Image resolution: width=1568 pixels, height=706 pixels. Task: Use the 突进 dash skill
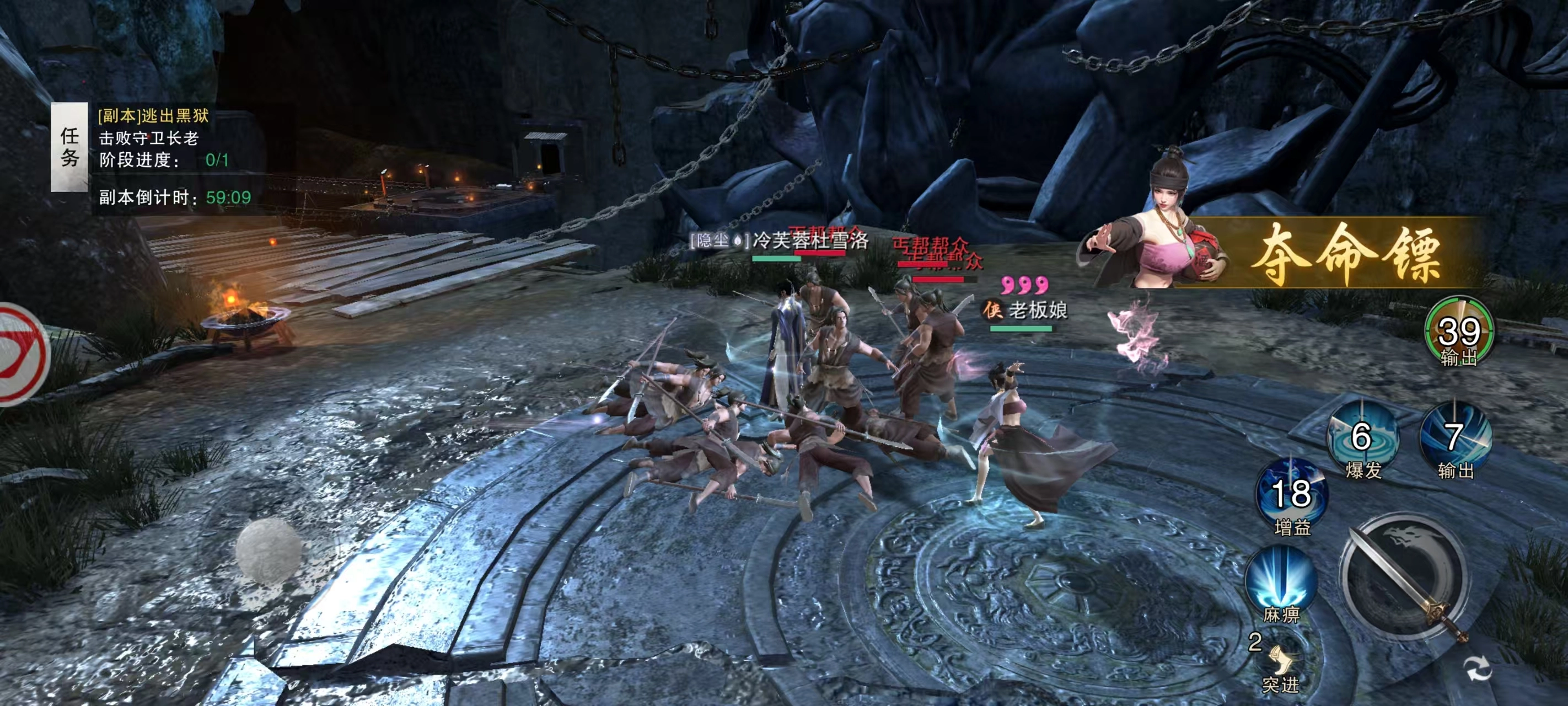(x=1280, y=662)
